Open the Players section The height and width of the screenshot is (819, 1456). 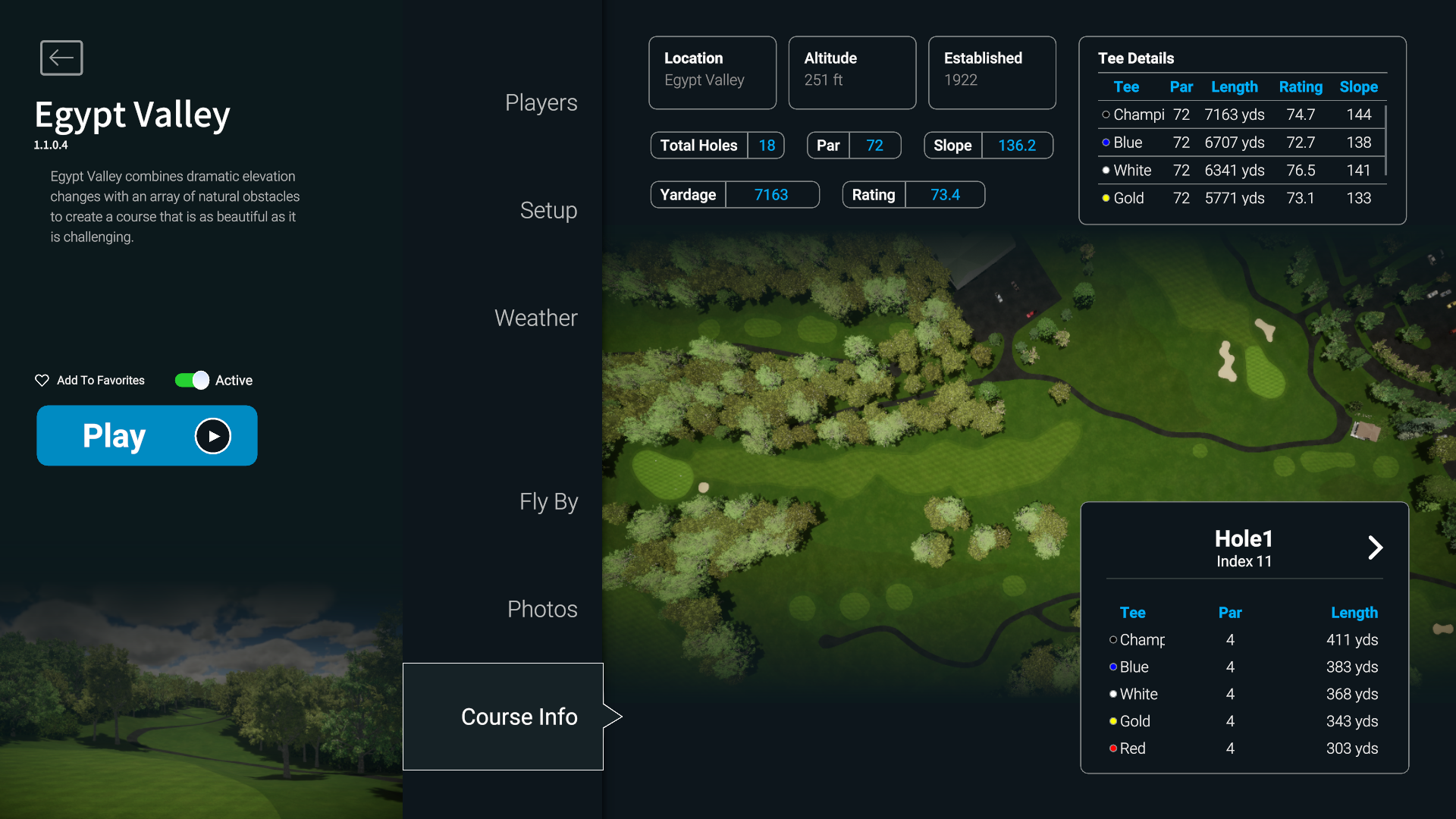coord(541,102)
